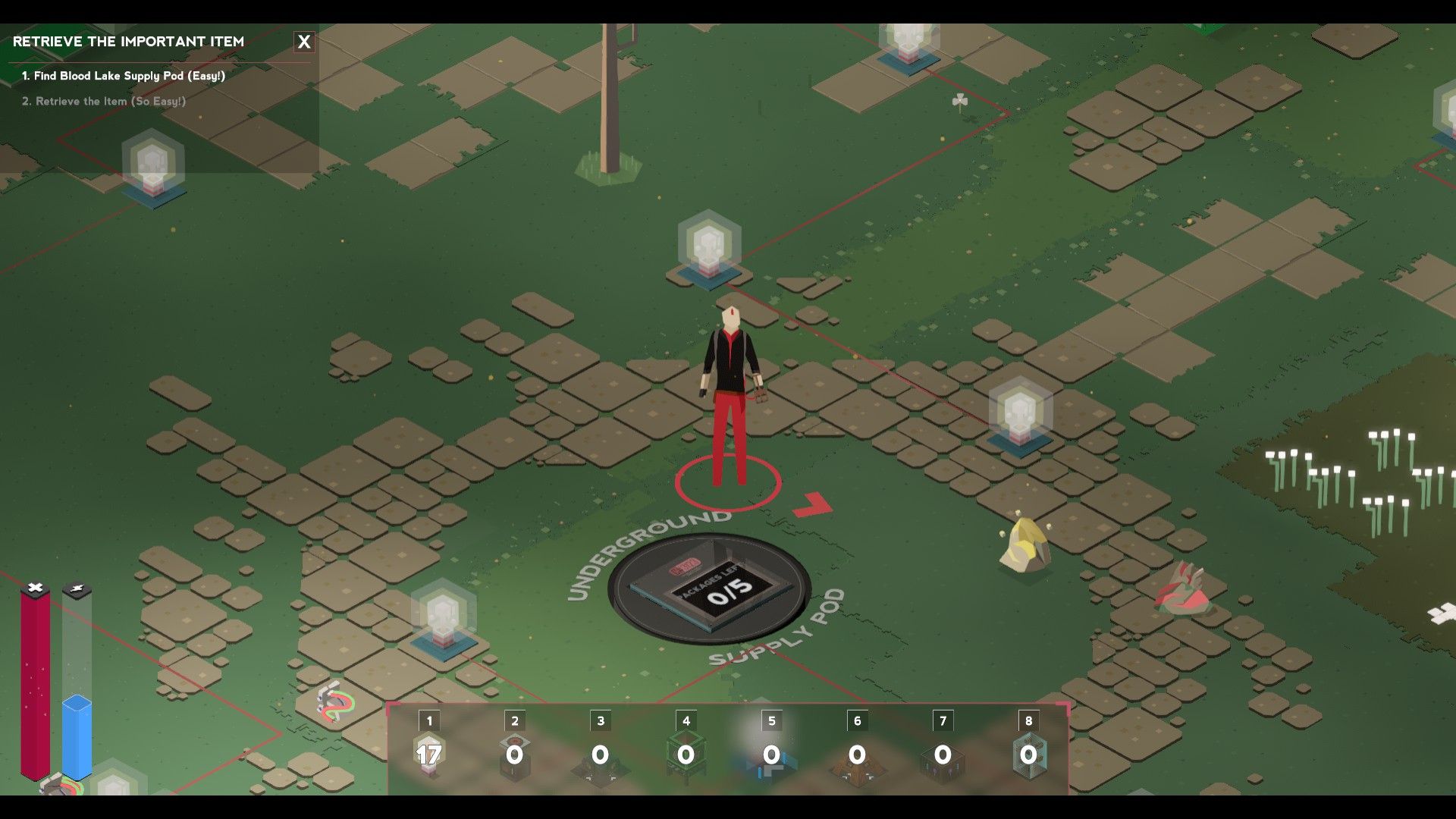Close the Retrieve The Important Item quest panel

[304, 42]
